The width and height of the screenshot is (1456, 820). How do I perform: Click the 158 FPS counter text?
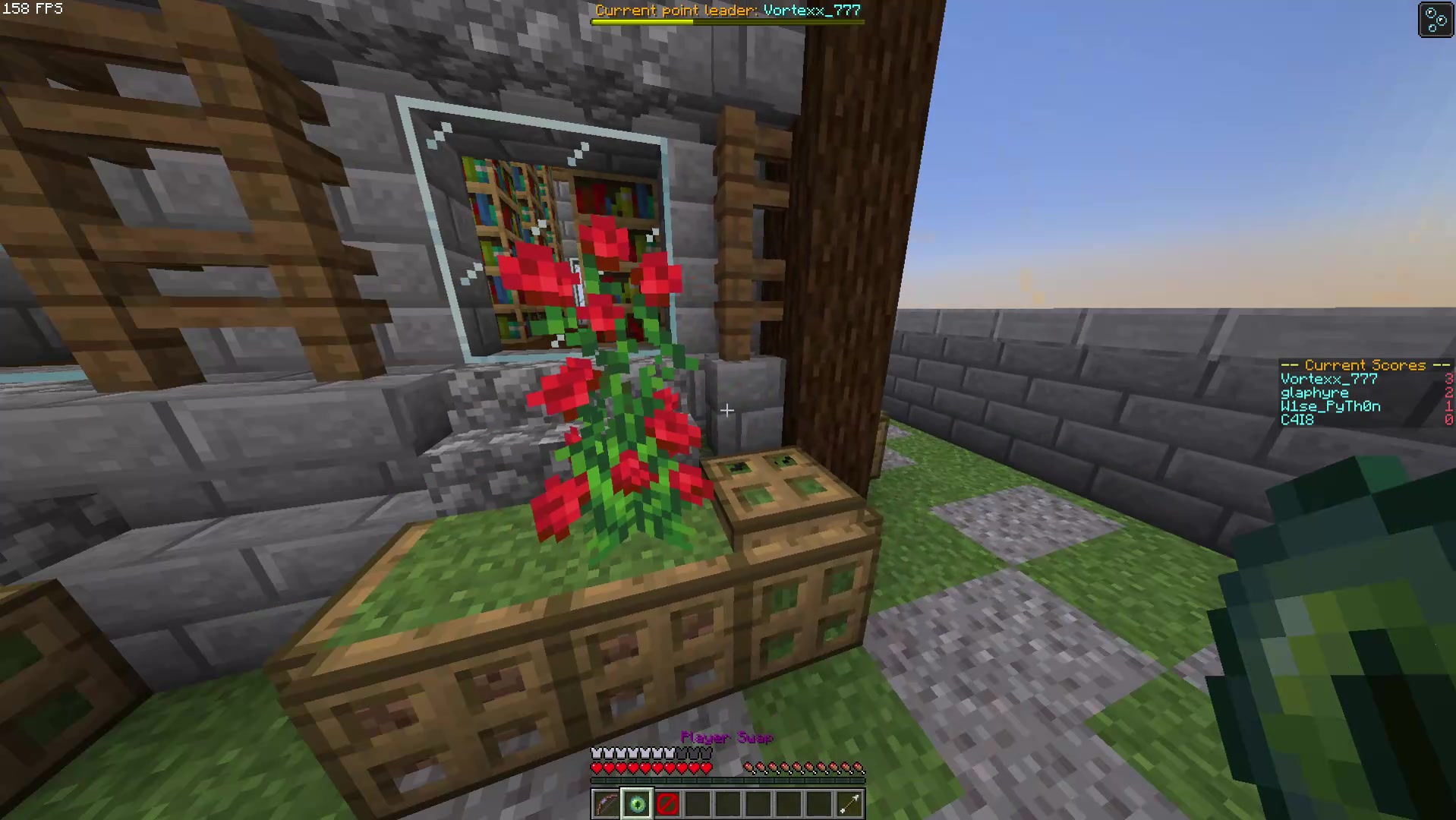coord(34,9)
